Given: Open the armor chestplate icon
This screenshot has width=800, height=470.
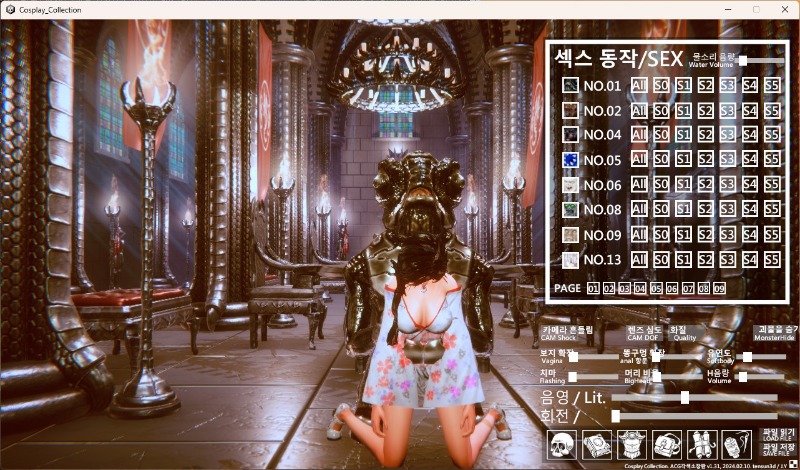Looking at the screenshot, I should click(632, 444).
